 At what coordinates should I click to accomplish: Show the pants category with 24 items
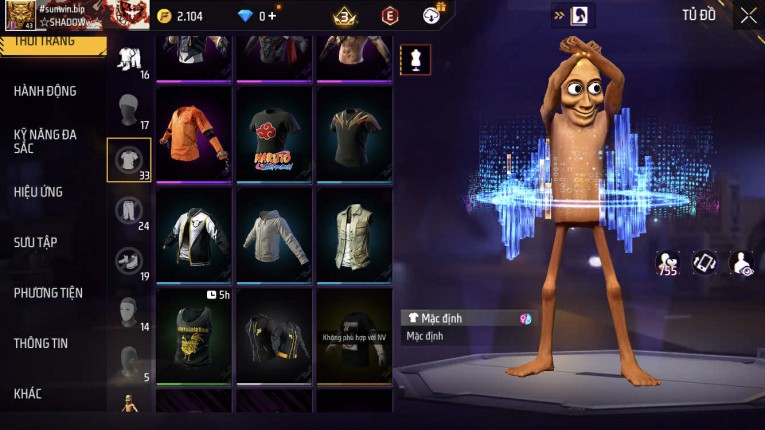pos(129,211)
